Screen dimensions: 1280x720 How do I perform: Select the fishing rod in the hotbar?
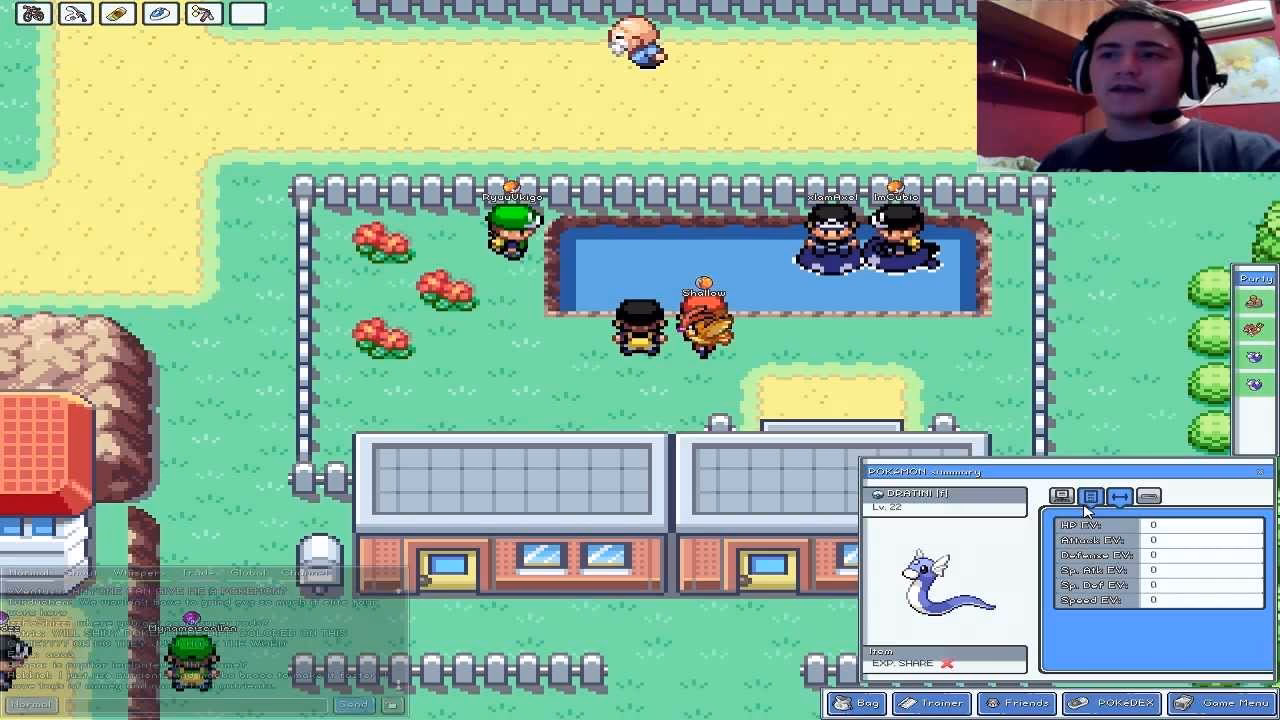pos(75,14)
